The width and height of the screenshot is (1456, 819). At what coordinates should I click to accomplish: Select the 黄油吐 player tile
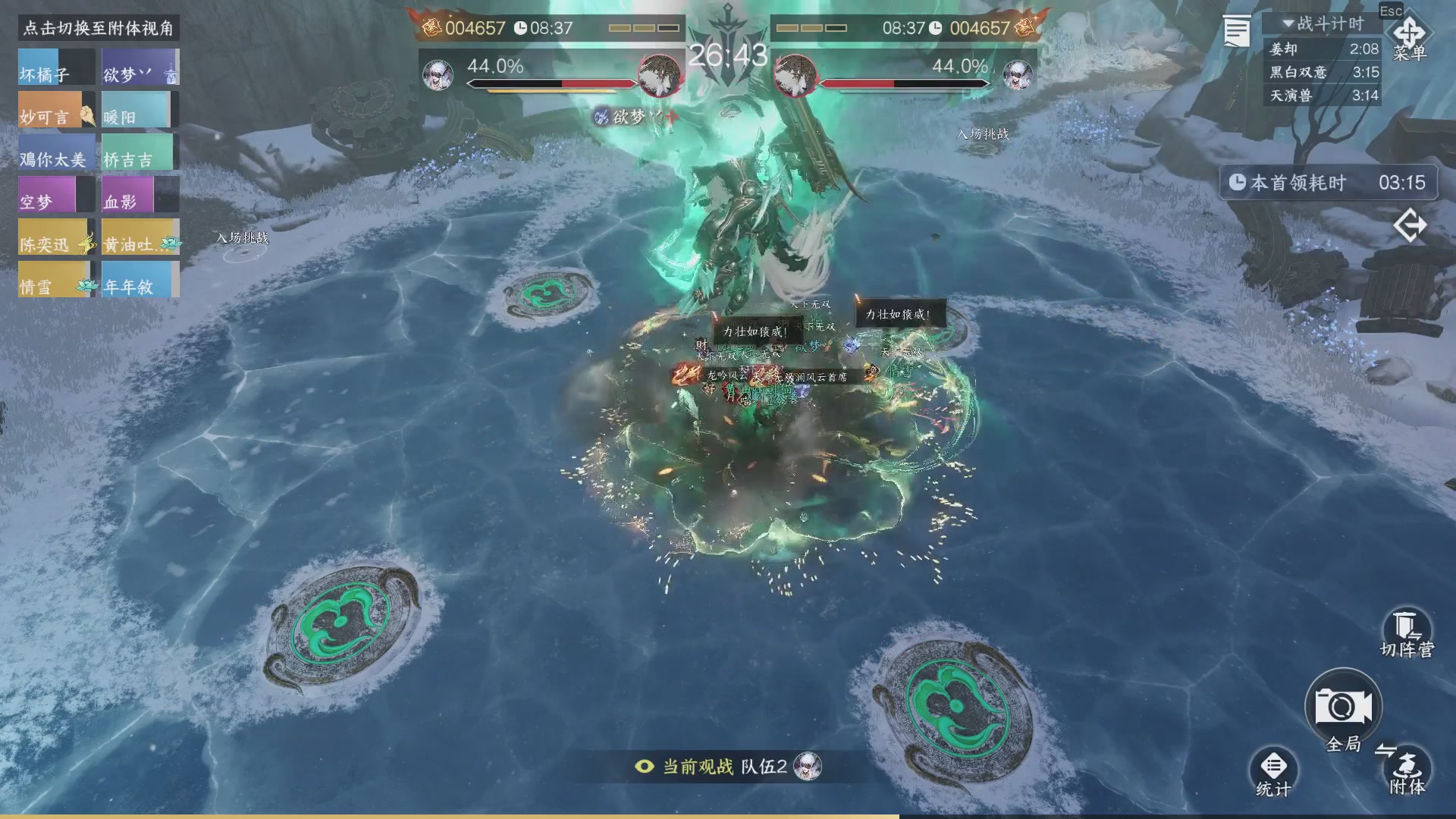[x=140, y=237]
